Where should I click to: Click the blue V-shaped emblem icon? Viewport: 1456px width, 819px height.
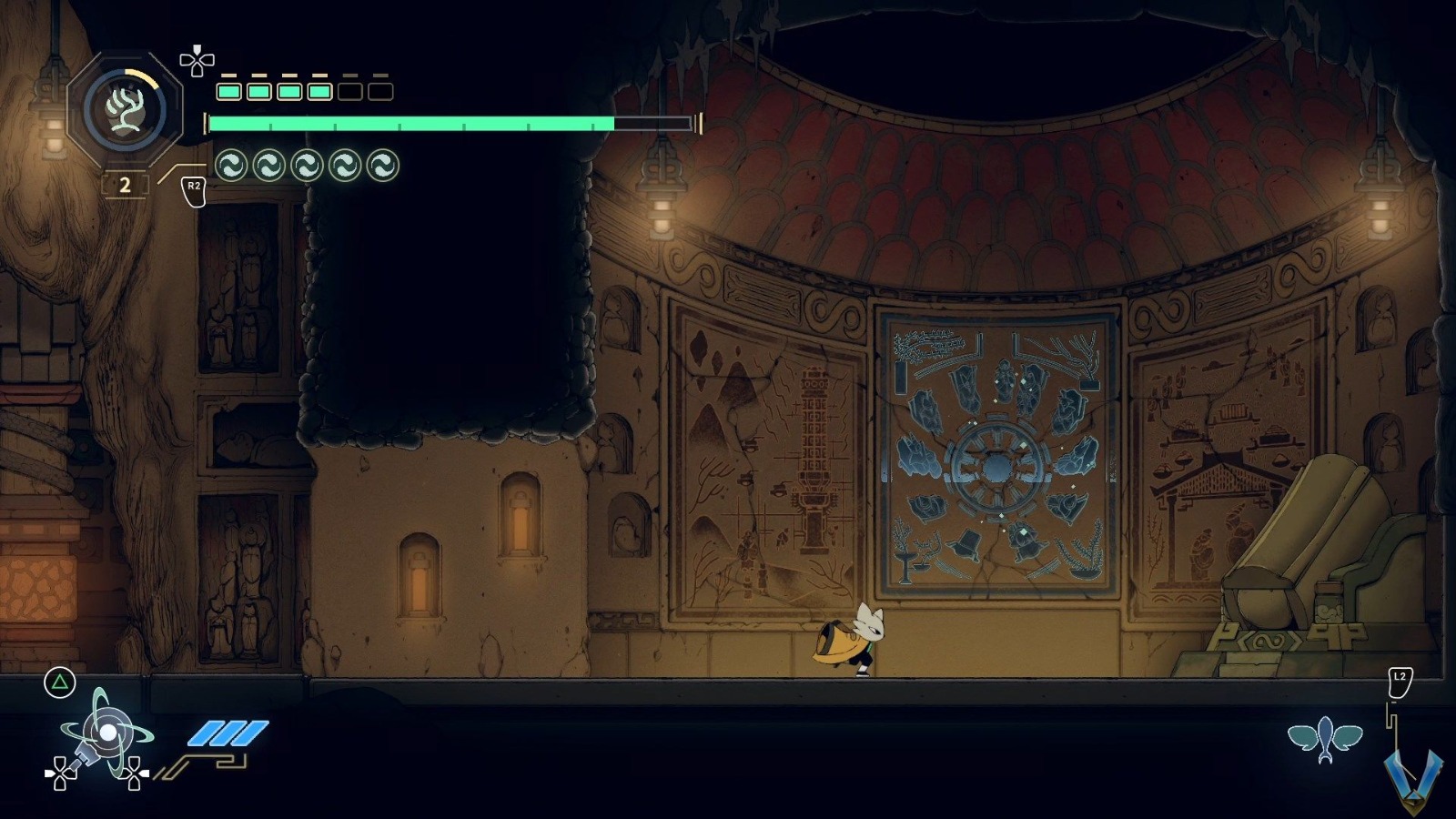point(1412,776)
